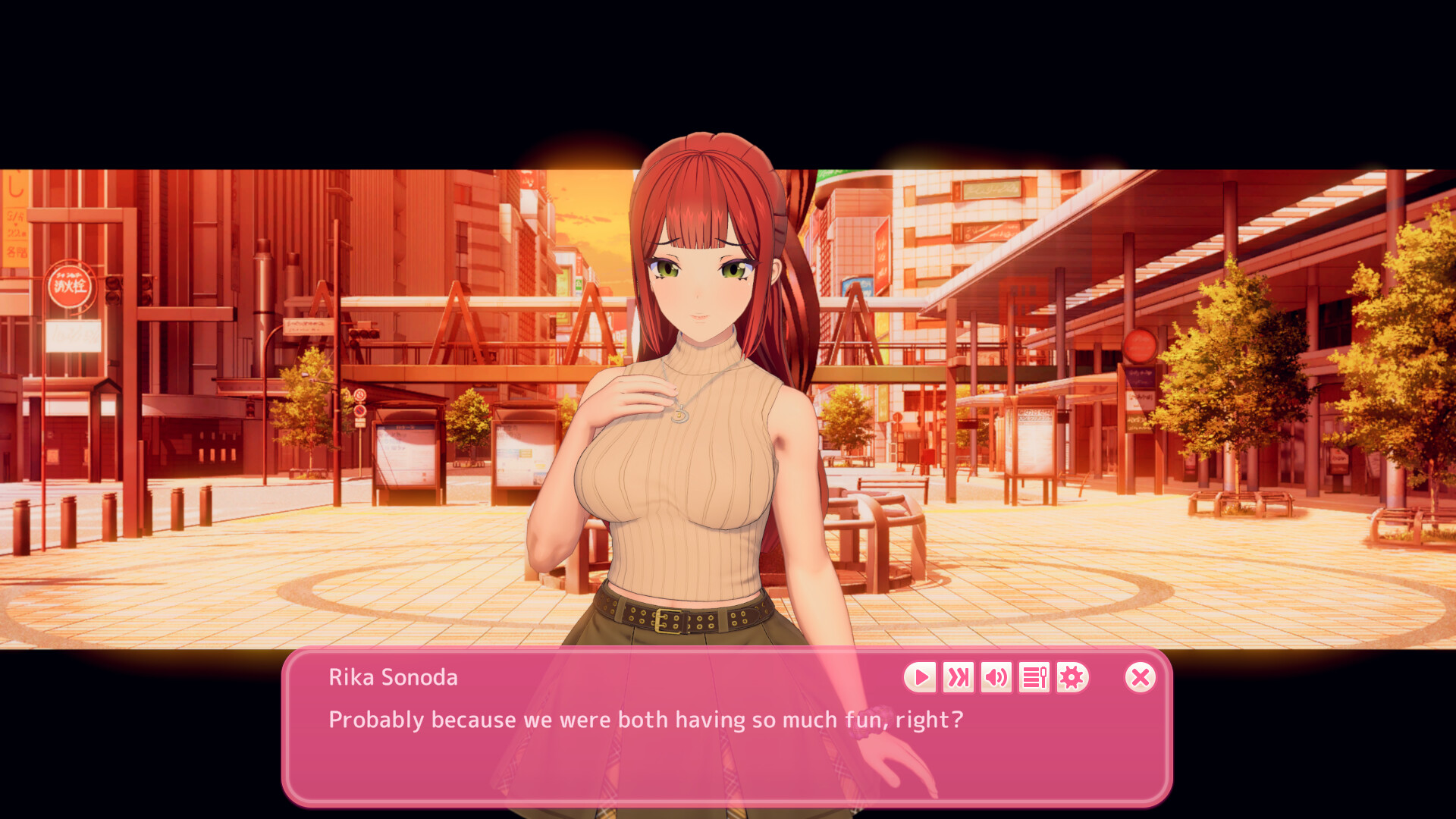Open game settings with the gear icon
Image resolution: width=1456 pixels, height=819 pixels.
coord(1071,677)
